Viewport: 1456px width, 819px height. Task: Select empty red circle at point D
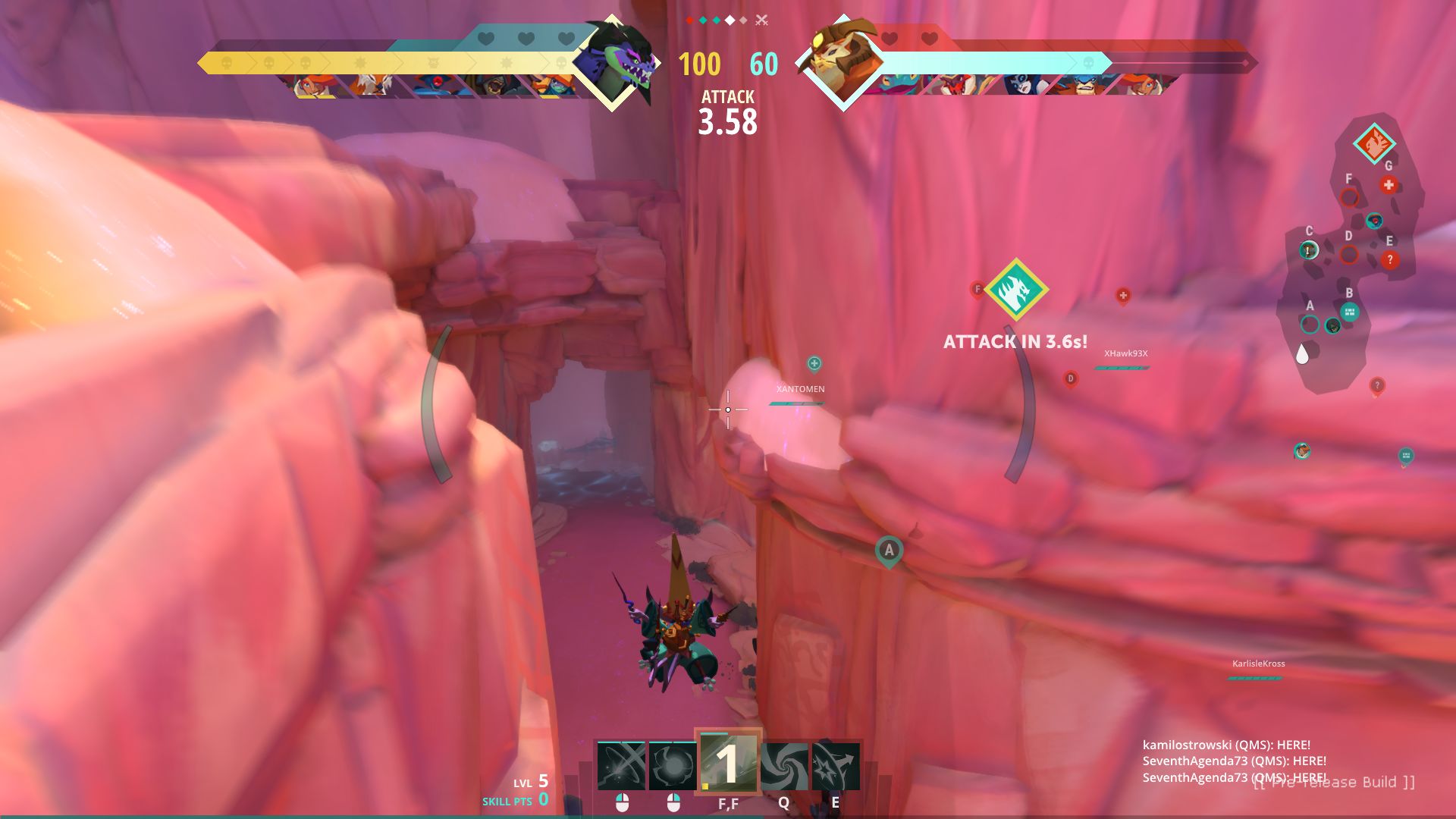coord(1348,254)
